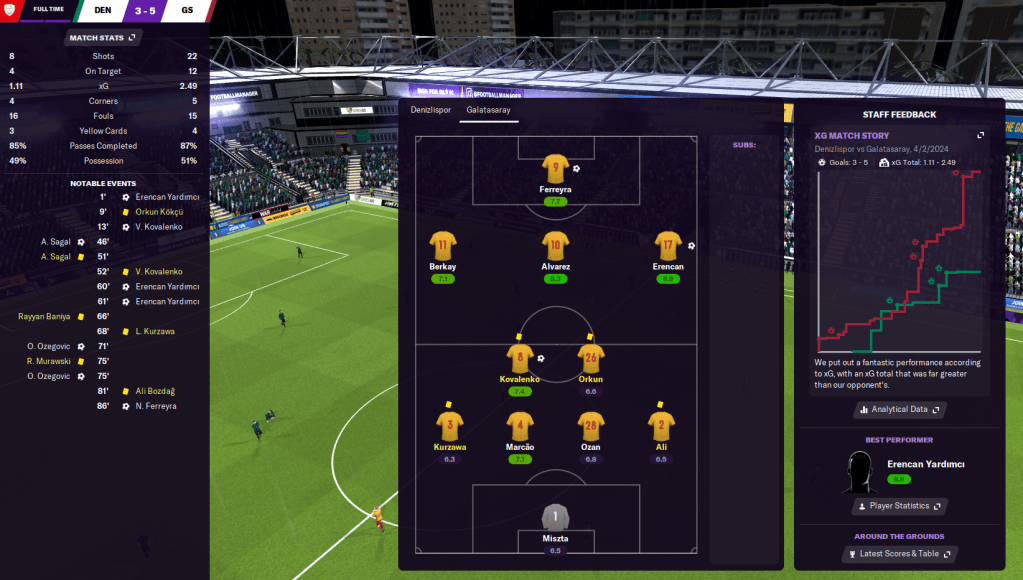
Task: Select defender Ozan
Action: click(590, 425)
